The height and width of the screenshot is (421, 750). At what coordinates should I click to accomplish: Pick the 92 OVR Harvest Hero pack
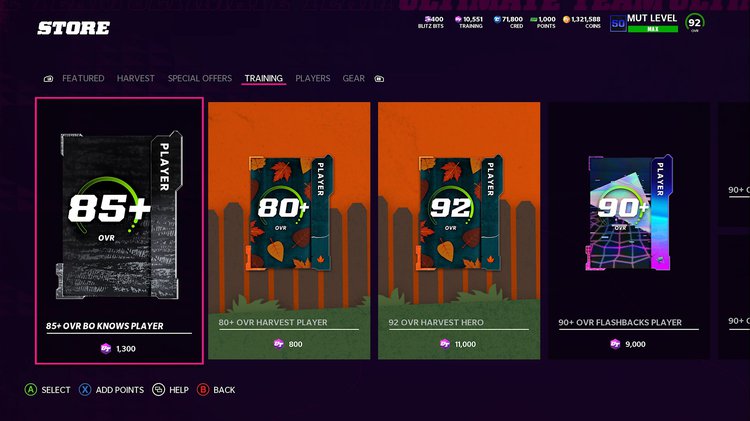pos(459,230)
